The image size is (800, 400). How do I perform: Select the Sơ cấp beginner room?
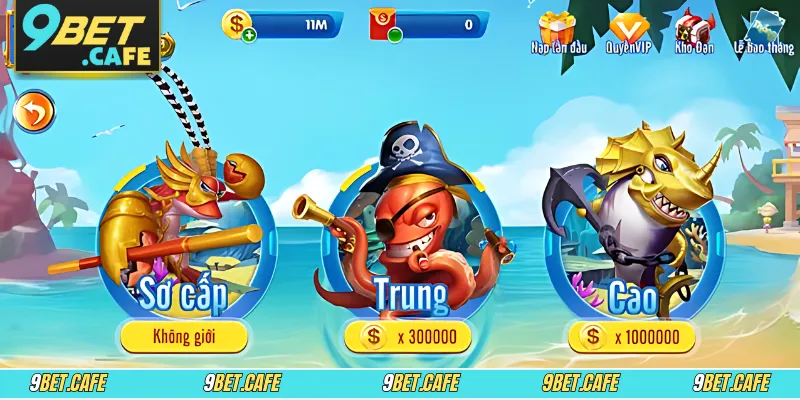click(184, 240)
